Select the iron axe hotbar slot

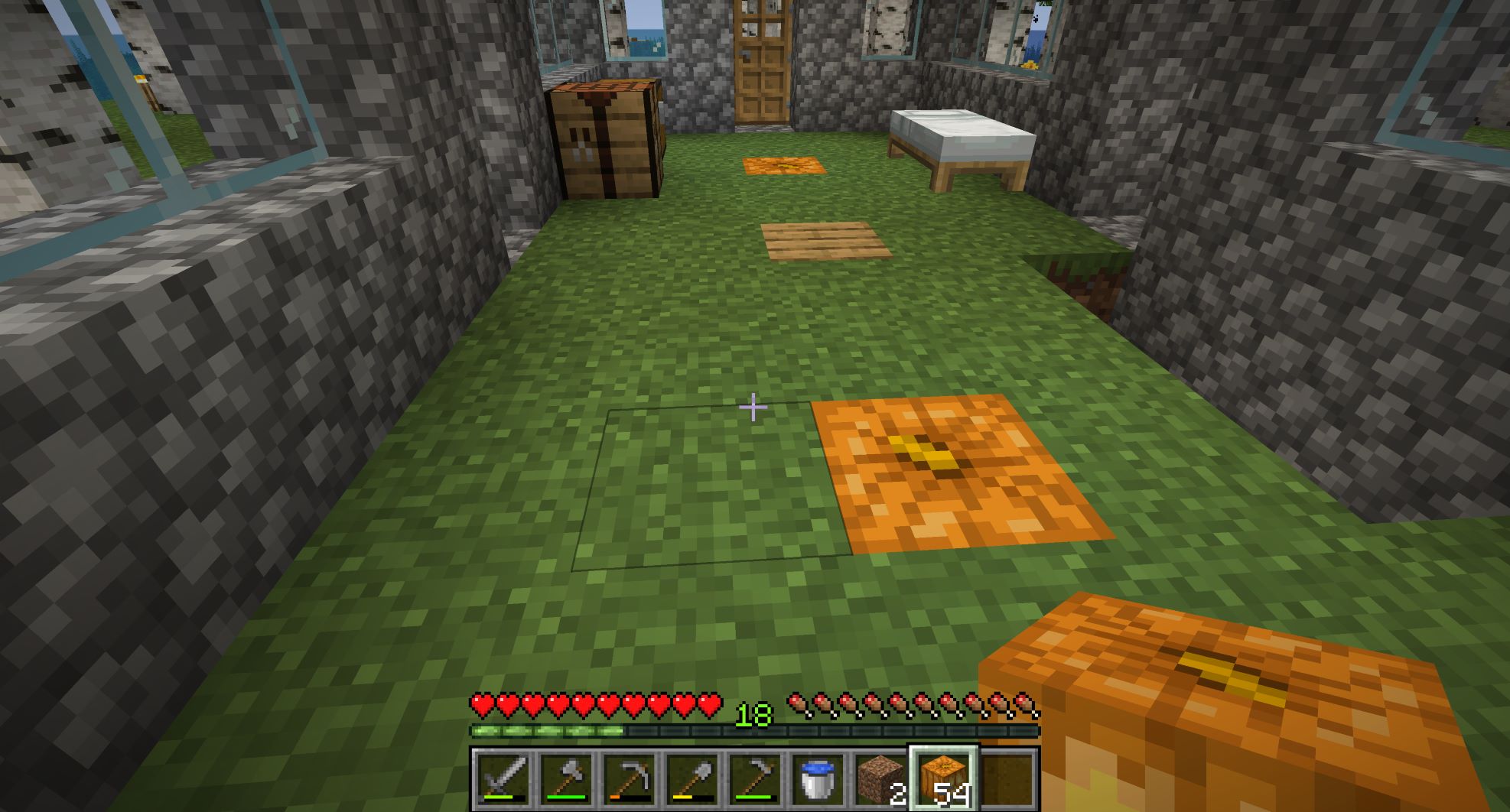click(x=565, y=778)
